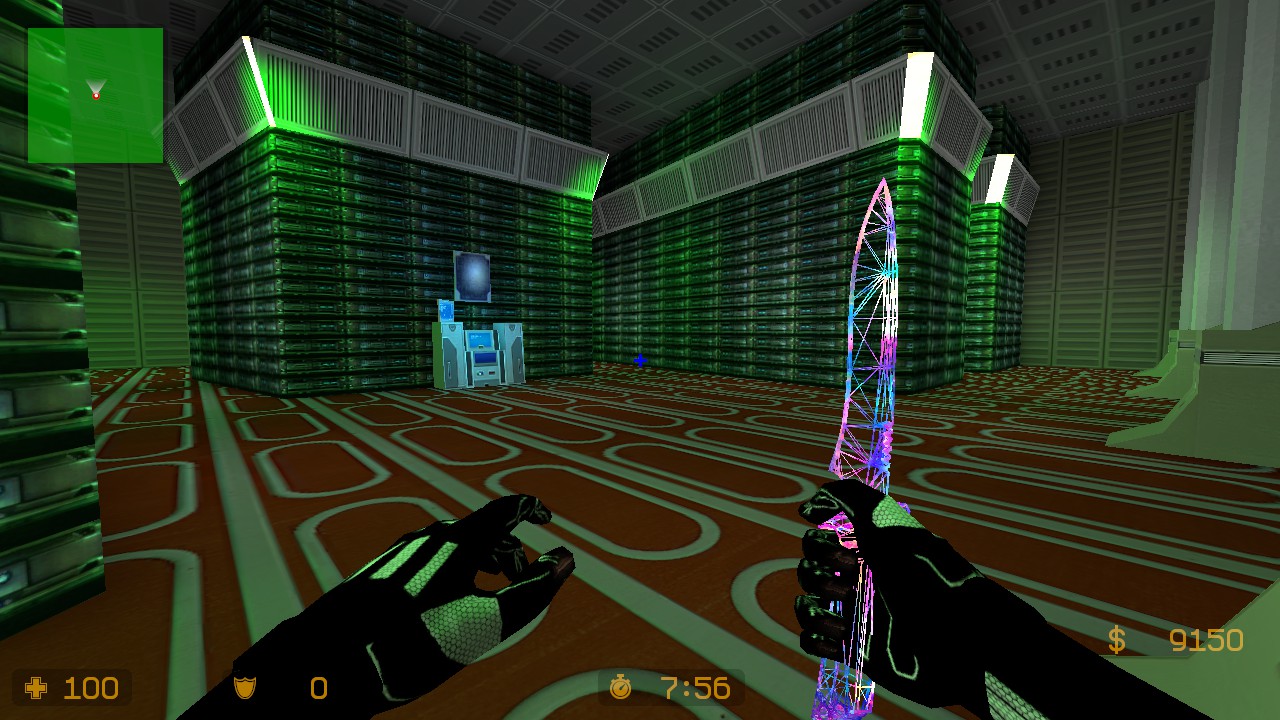Toggle the glowing screen on the computer terminal
1280x720 pixels.
[x=480, y=338]
